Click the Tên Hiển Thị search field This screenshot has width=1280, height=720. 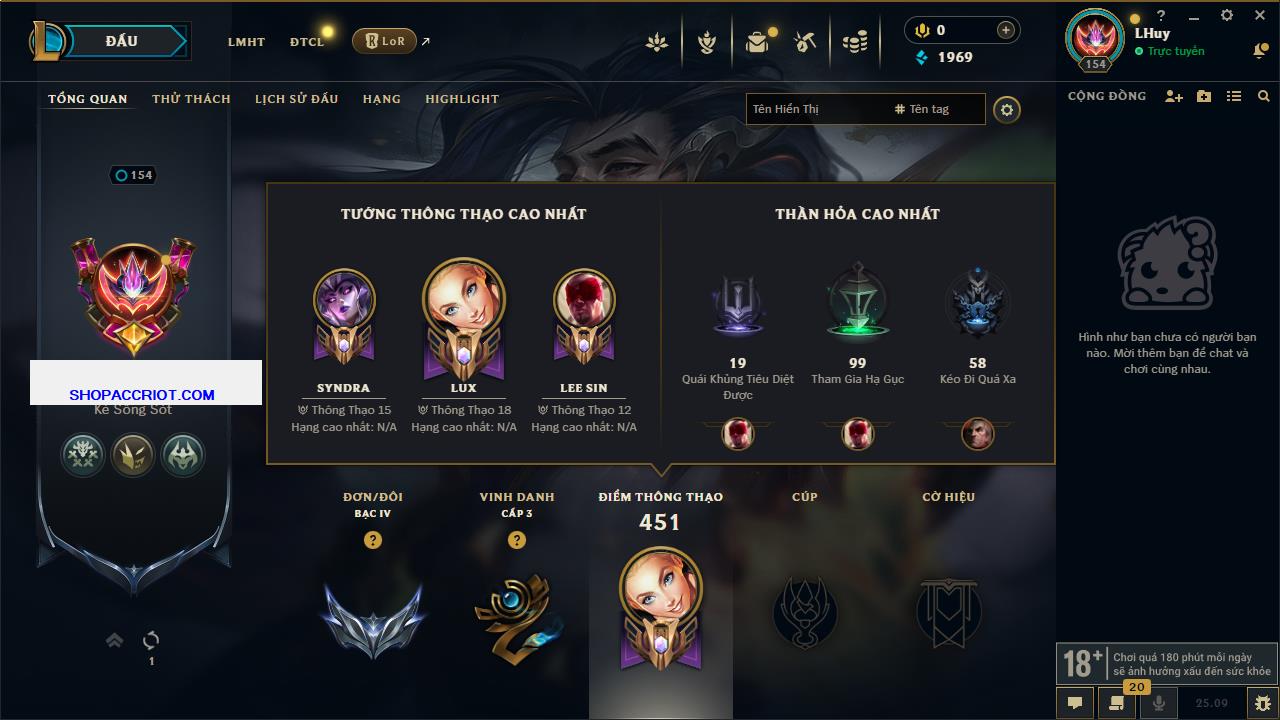pyautogui.click(x=815, y=109)
